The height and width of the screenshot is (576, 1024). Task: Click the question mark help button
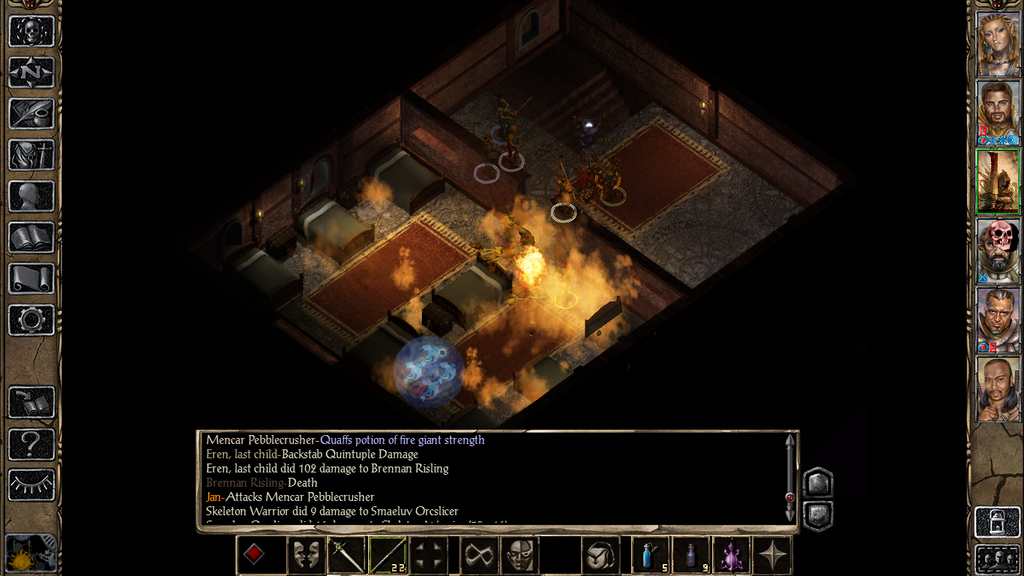[x=31, y=443]
